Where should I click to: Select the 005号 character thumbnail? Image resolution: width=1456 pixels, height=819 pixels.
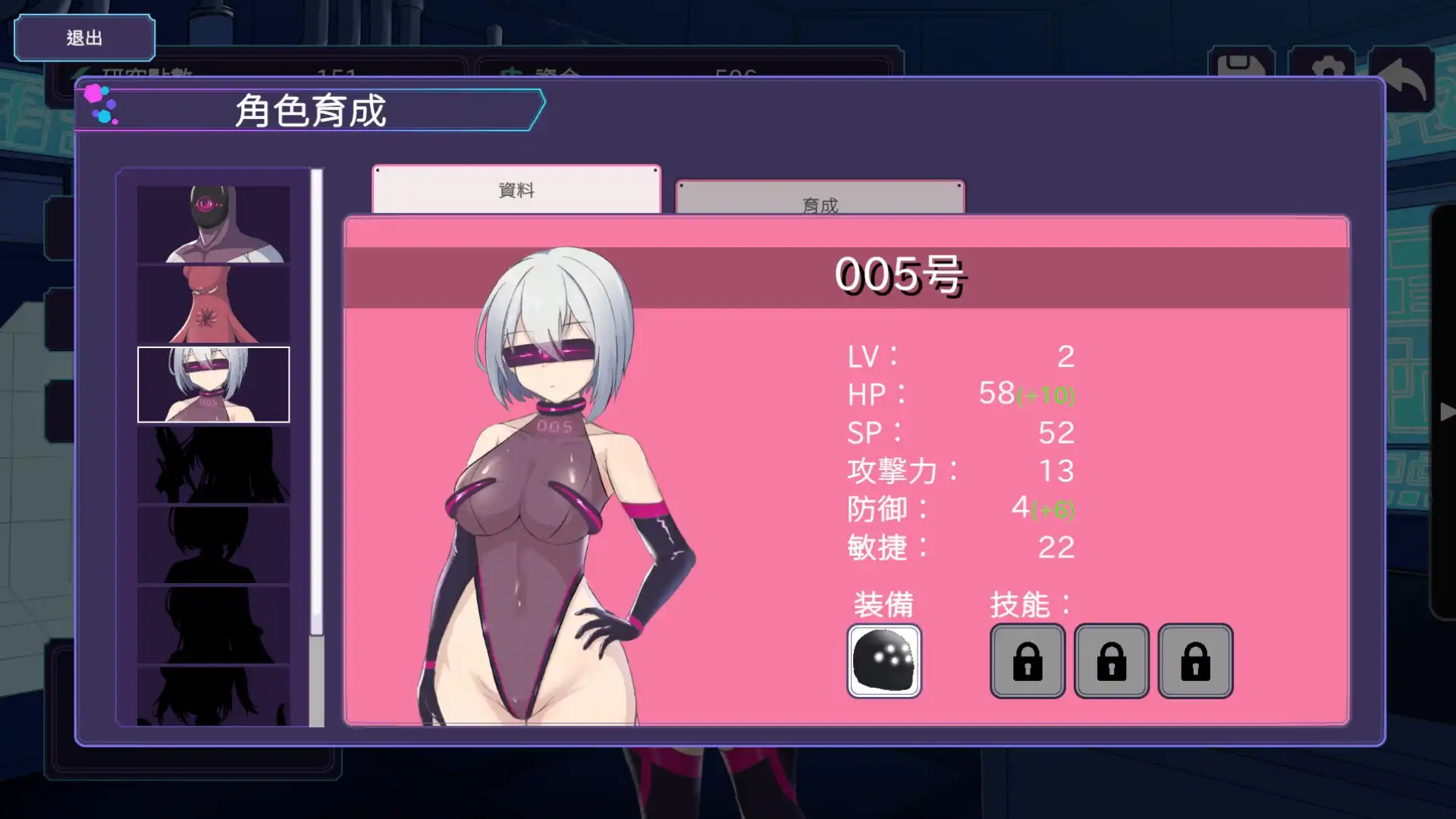tap(212, 383)
